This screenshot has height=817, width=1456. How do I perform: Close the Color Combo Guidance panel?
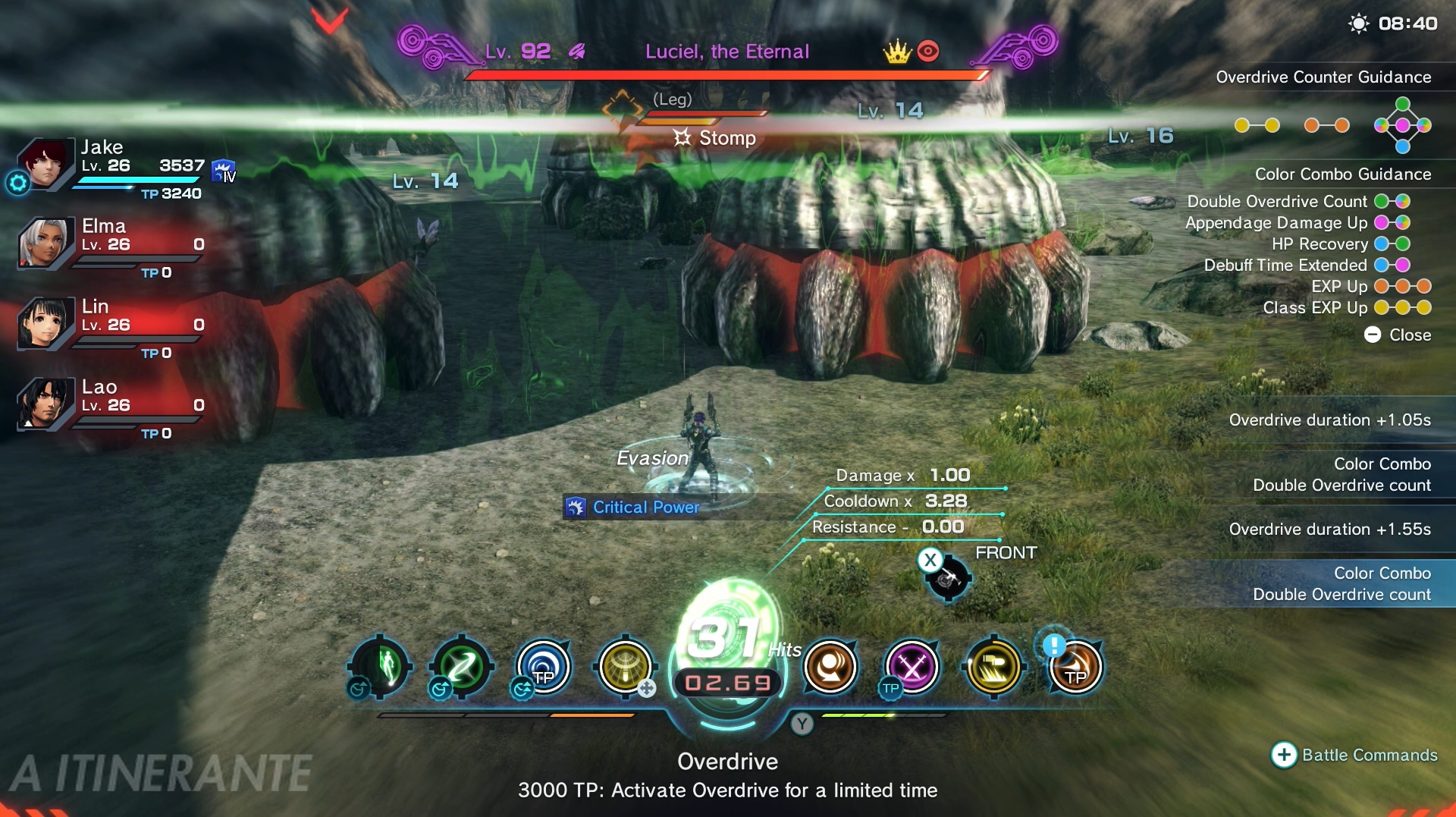point(1398,335)
